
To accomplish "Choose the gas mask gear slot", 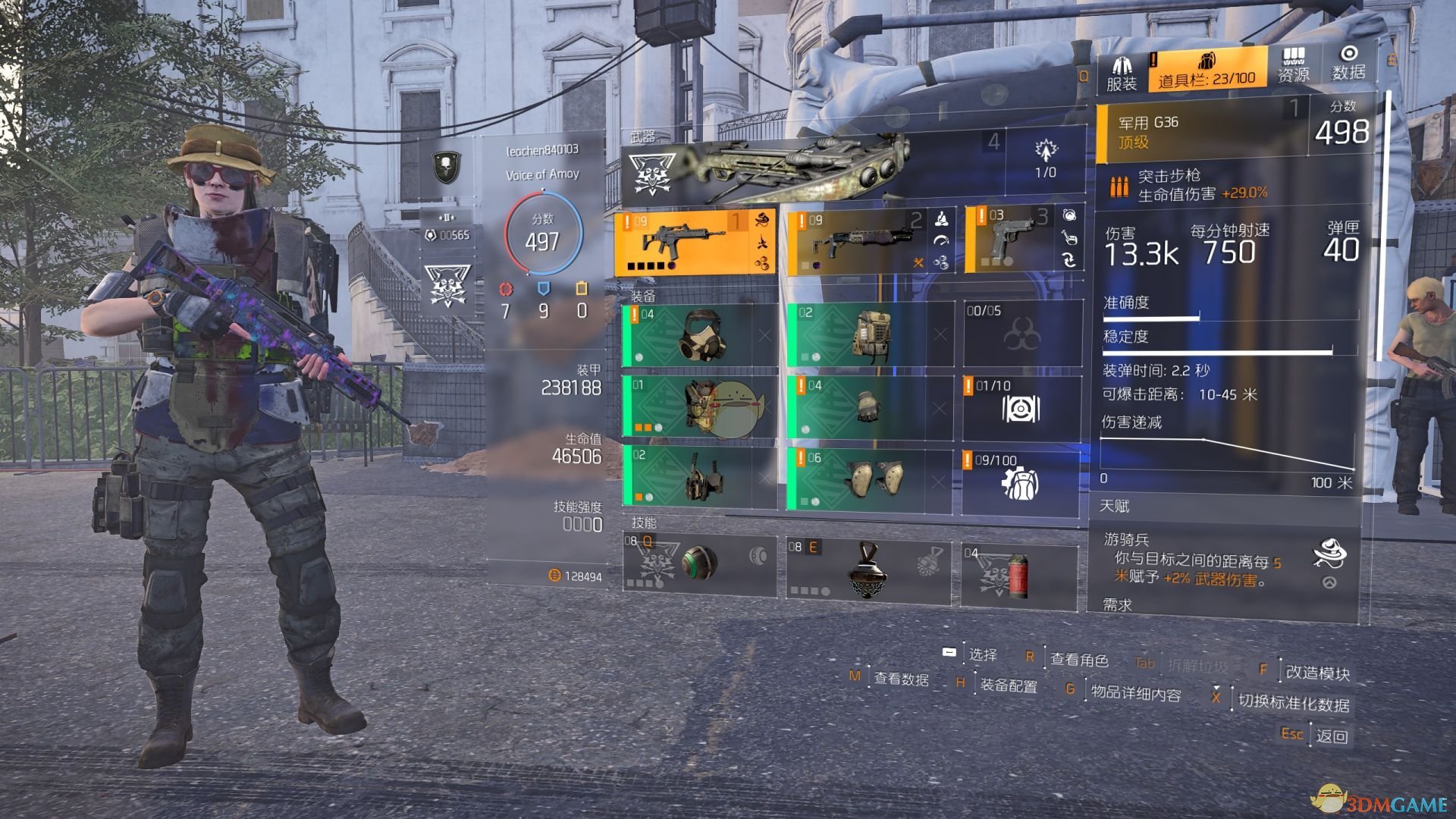I will point(699,334).
